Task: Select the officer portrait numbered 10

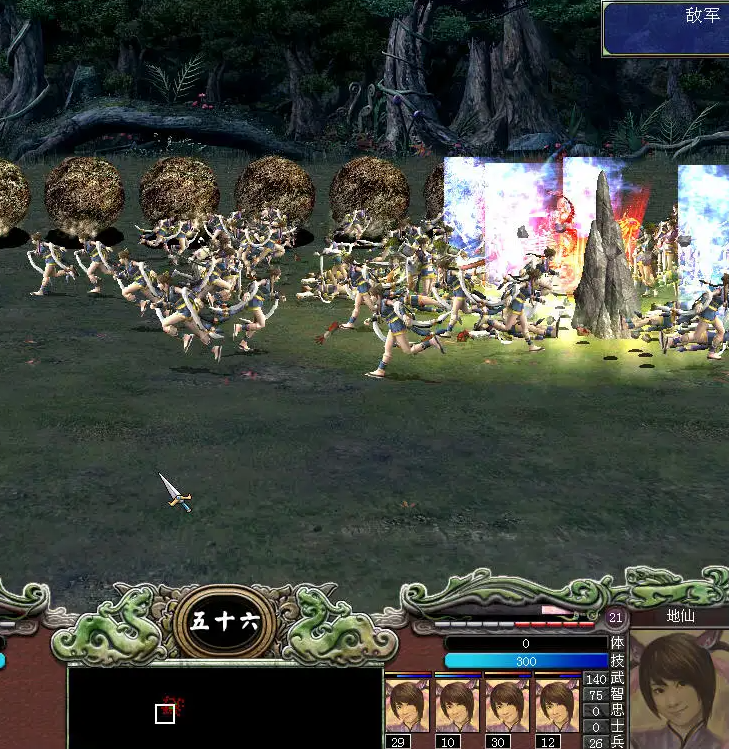Action: (458, 705)
